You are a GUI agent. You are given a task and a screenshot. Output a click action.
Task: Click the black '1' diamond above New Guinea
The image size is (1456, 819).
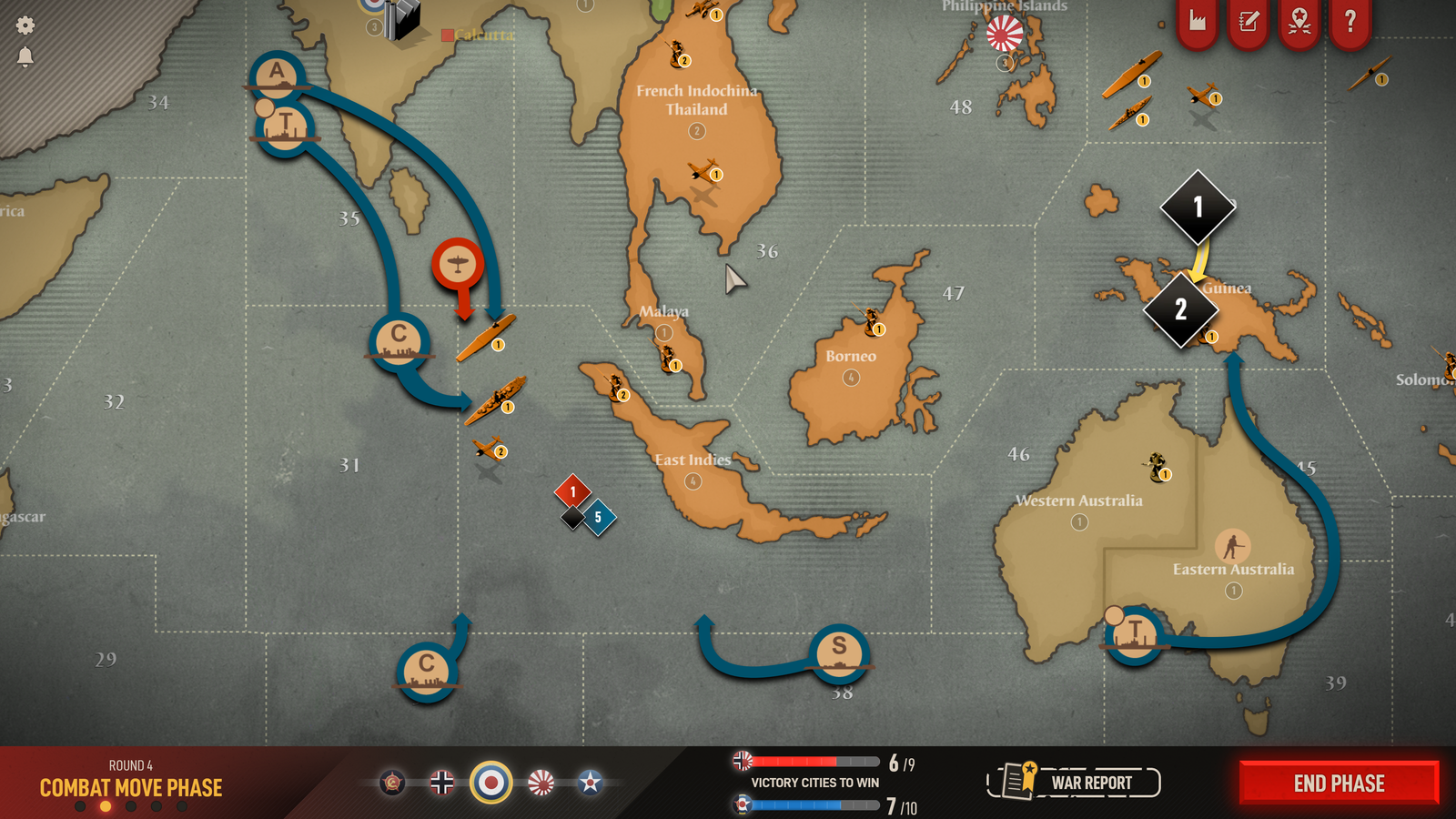click(1197, 207)
